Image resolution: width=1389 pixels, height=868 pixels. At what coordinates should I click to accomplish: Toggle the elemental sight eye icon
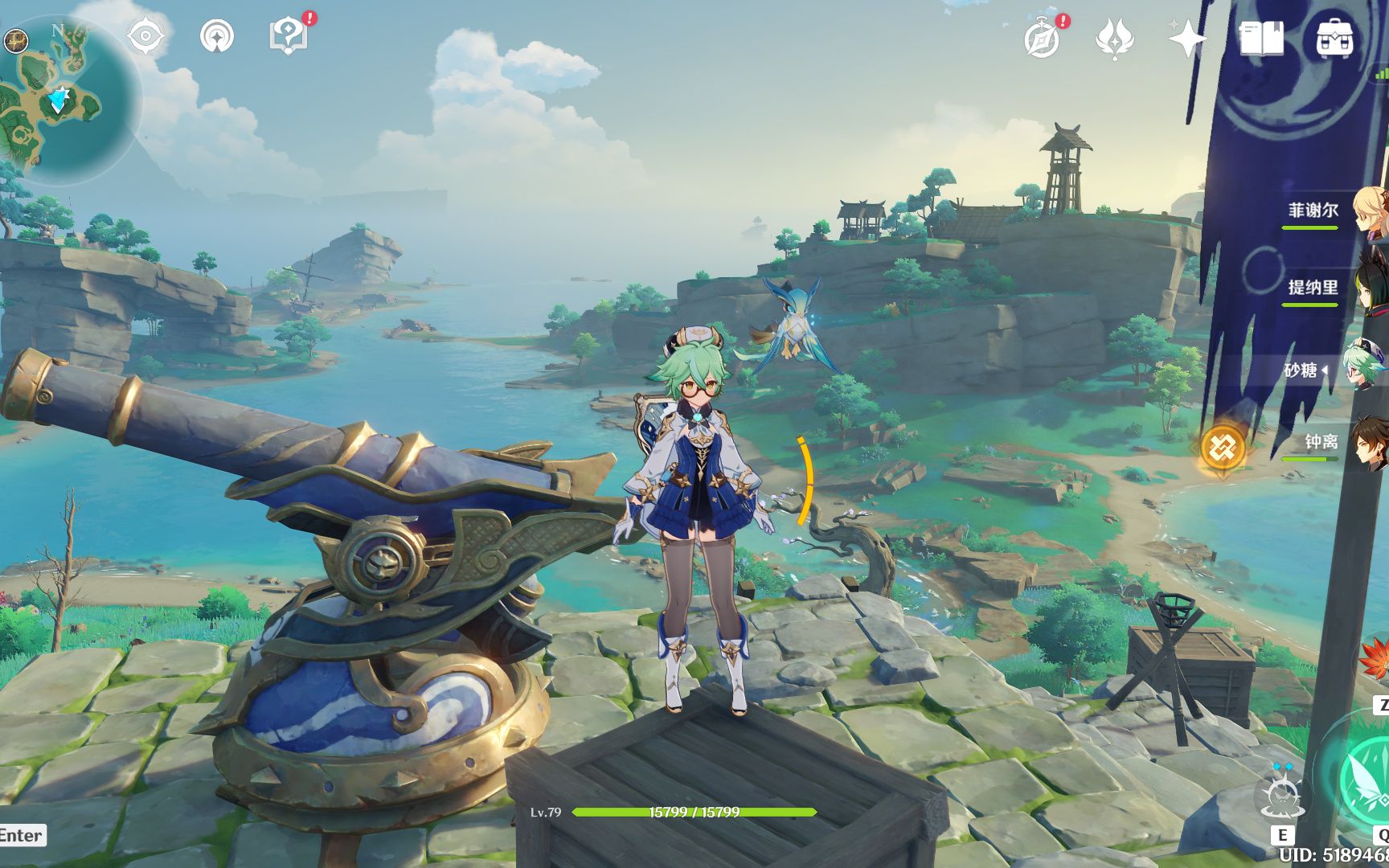click(145, 36)
